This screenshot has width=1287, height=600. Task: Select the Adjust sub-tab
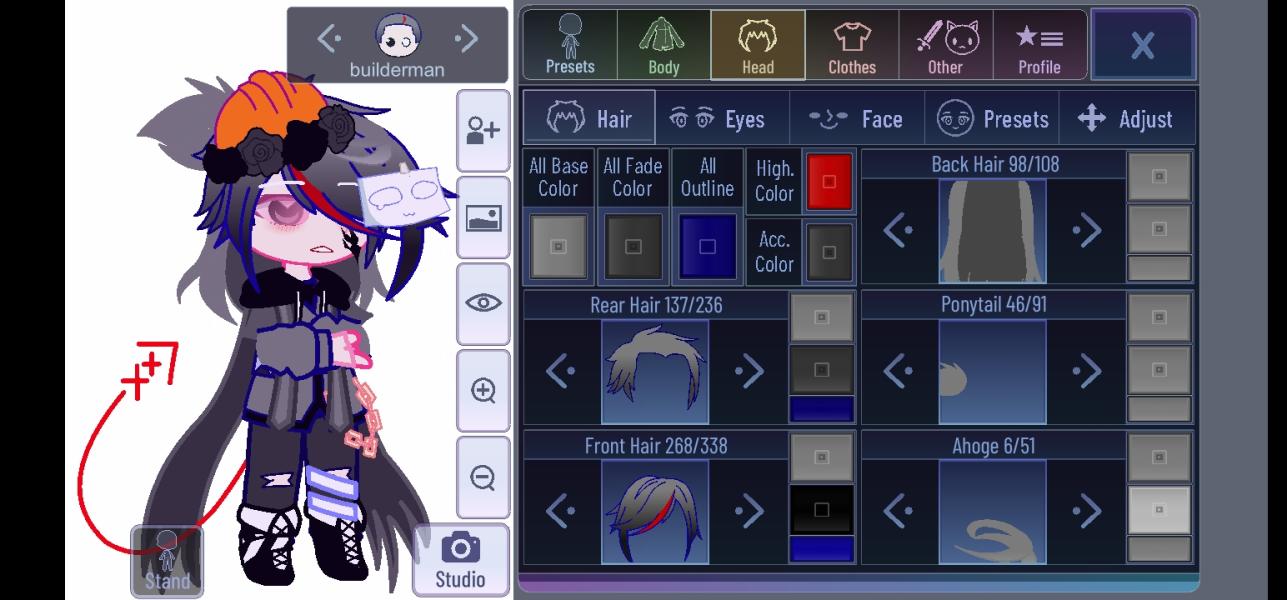[x=1127, y=119]
